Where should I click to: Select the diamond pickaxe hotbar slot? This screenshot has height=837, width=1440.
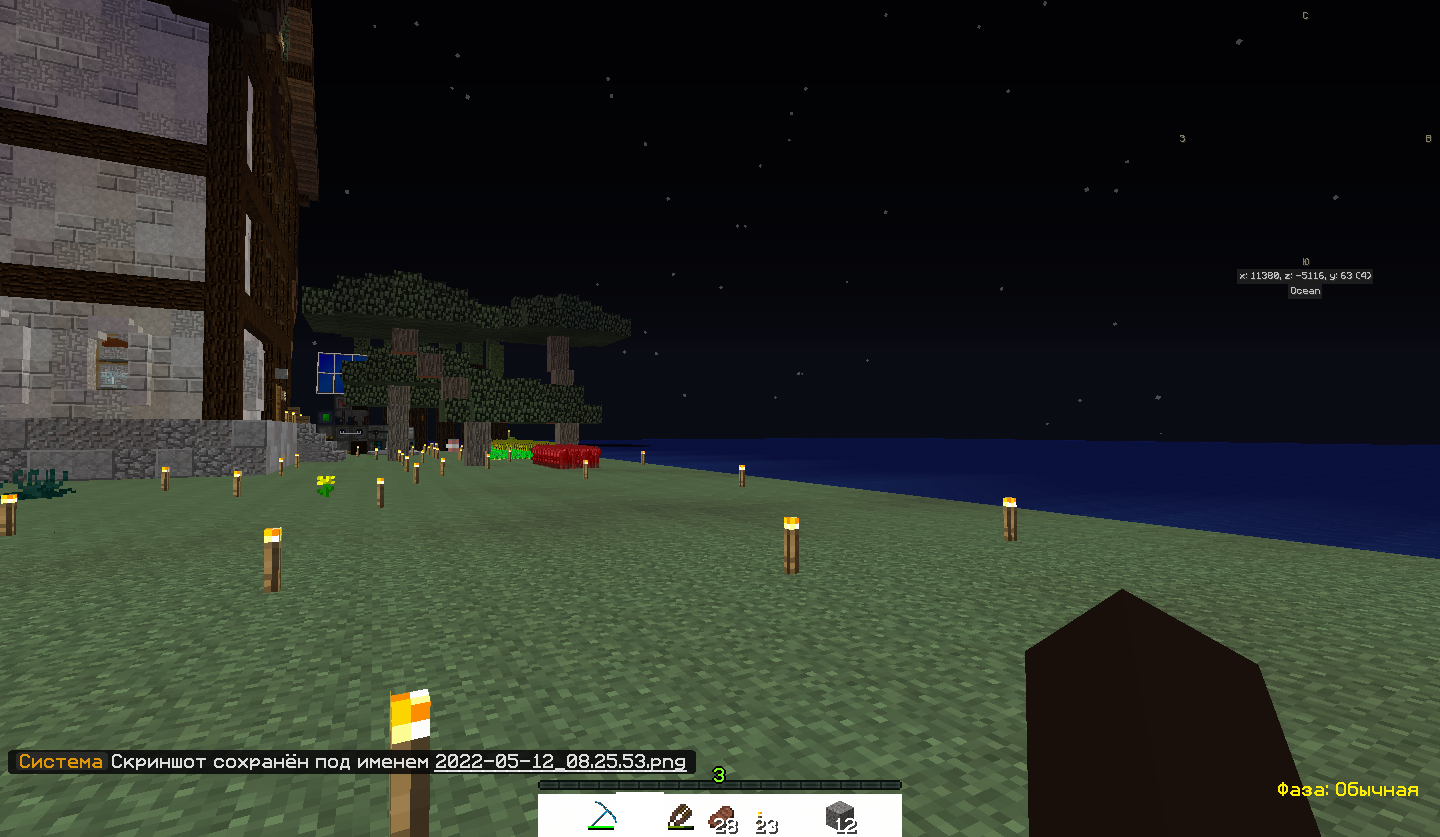point(601,816)
